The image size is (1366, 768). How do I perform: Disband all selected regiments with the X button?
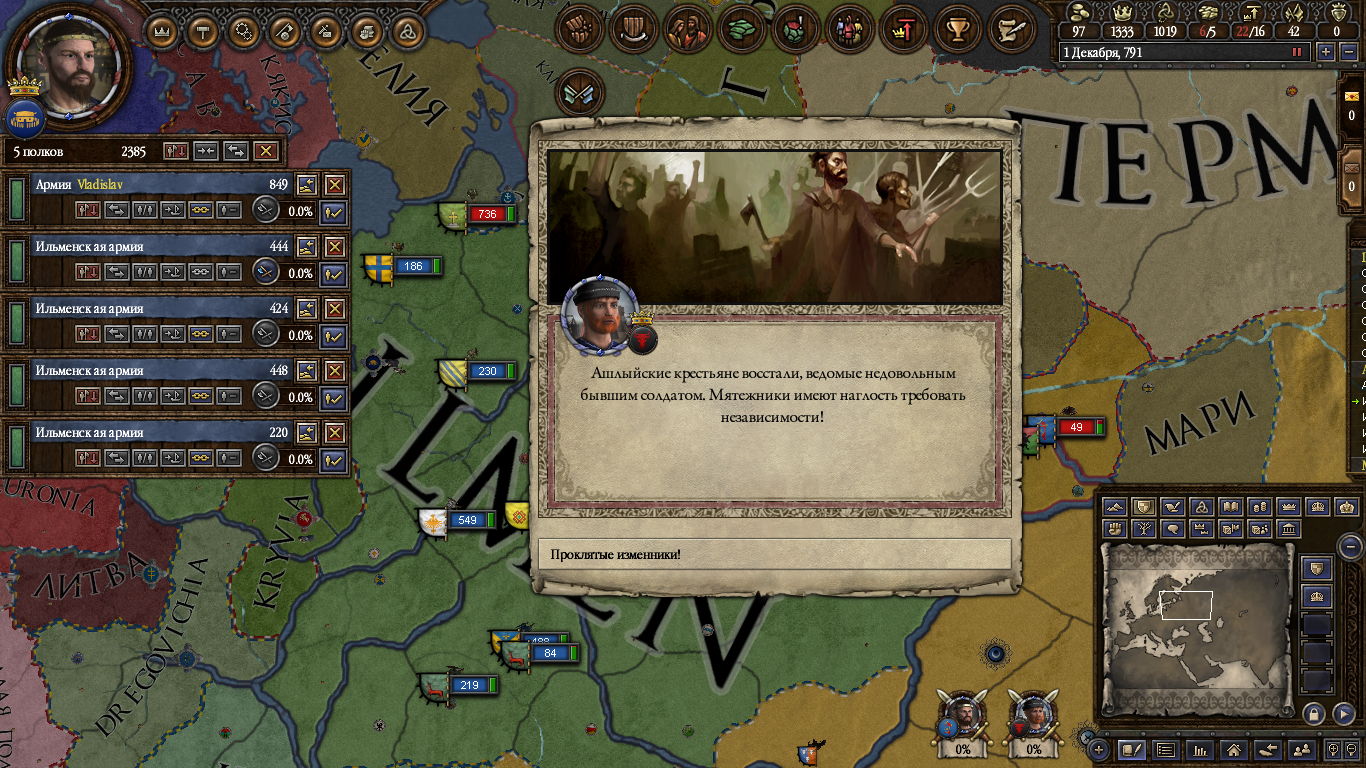tap(265, 151)
